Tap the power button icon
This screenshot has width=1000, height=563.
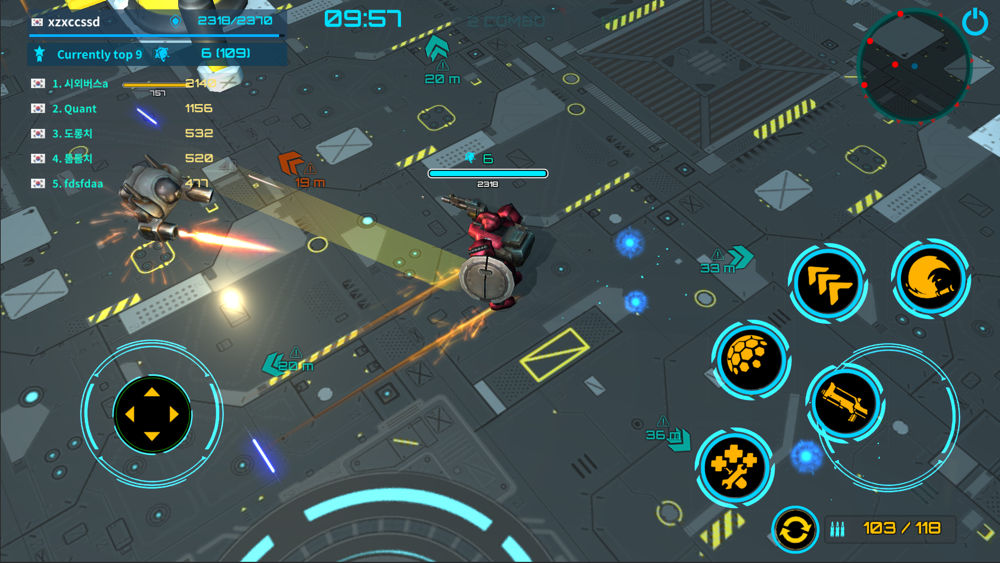pyautogui.click(x=975, y=22)
